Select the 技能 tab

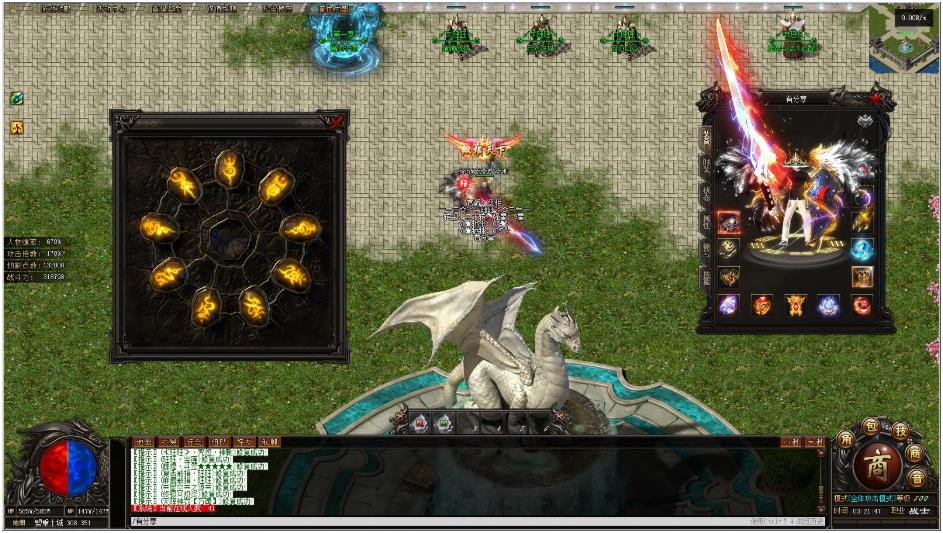[705, 278]
